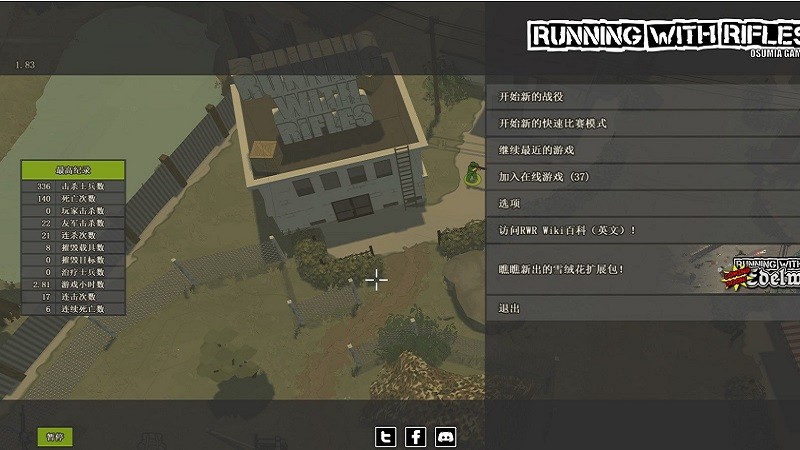800x450 pixels.
Task: Open the Facebook icon link
Action: click(416, 437)
